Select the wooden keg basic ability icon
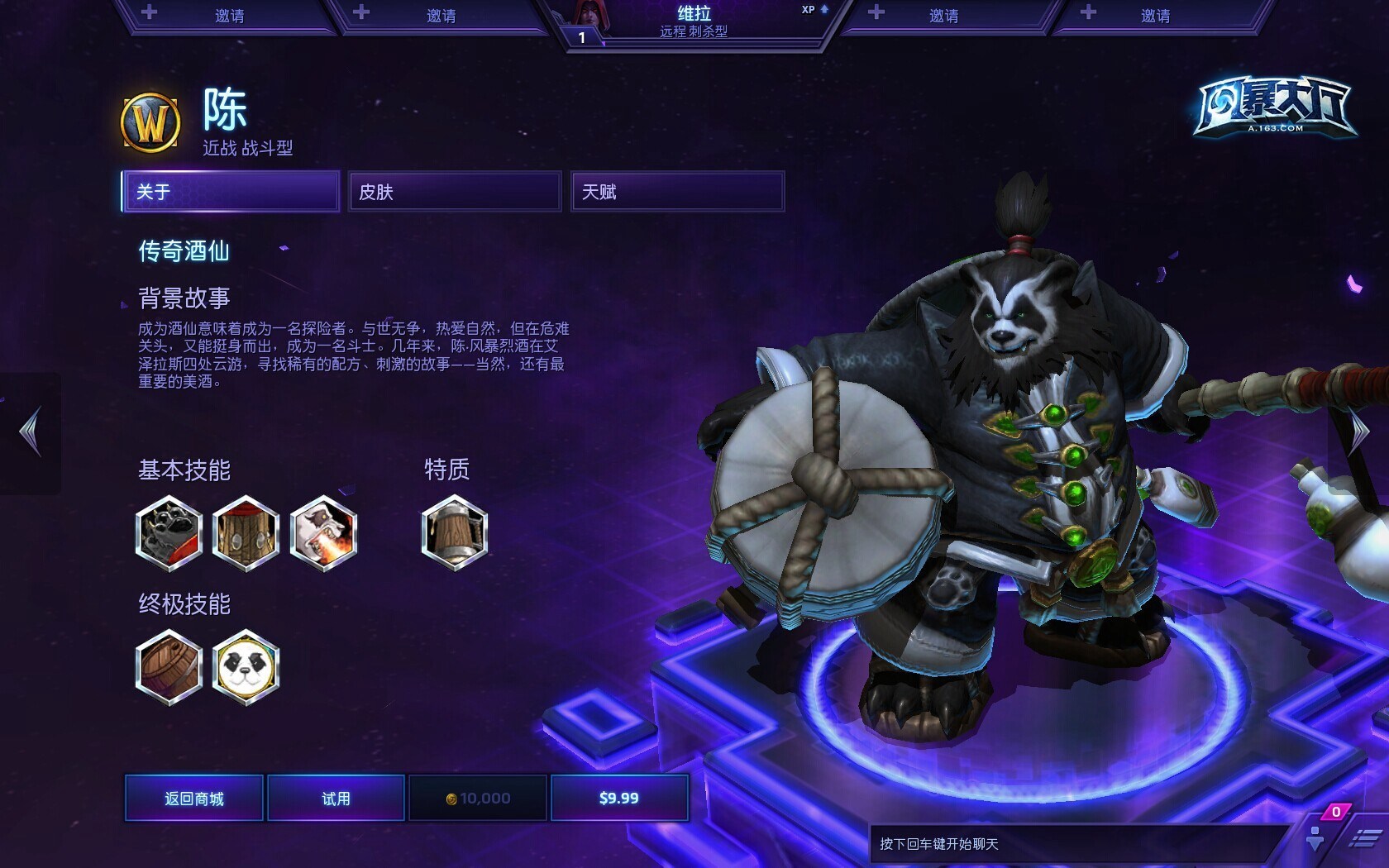This screenshot has height=868, width=1389. (x=246, y=533)
